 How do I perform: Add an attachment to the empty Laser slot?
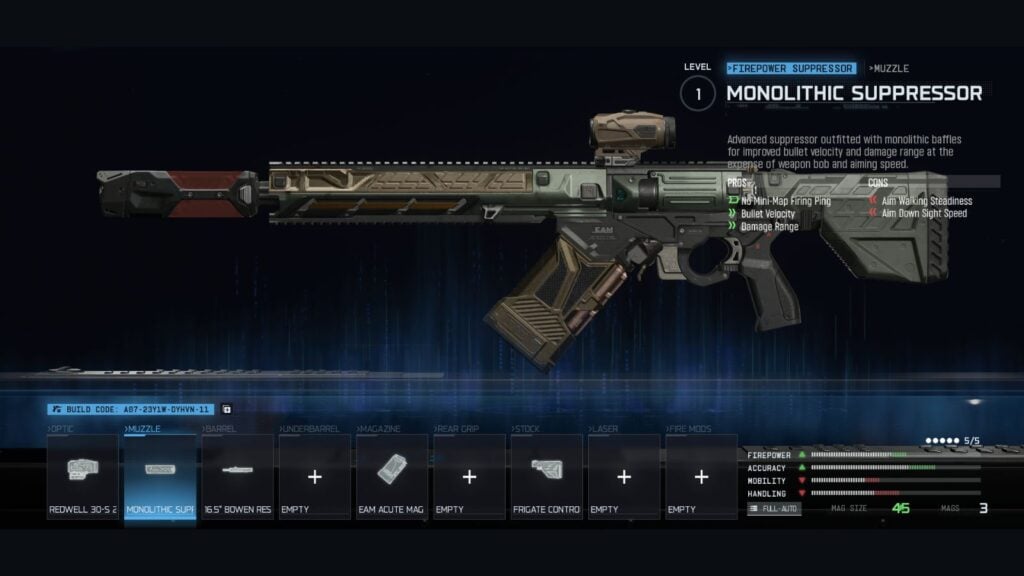(x=624, y=476)
